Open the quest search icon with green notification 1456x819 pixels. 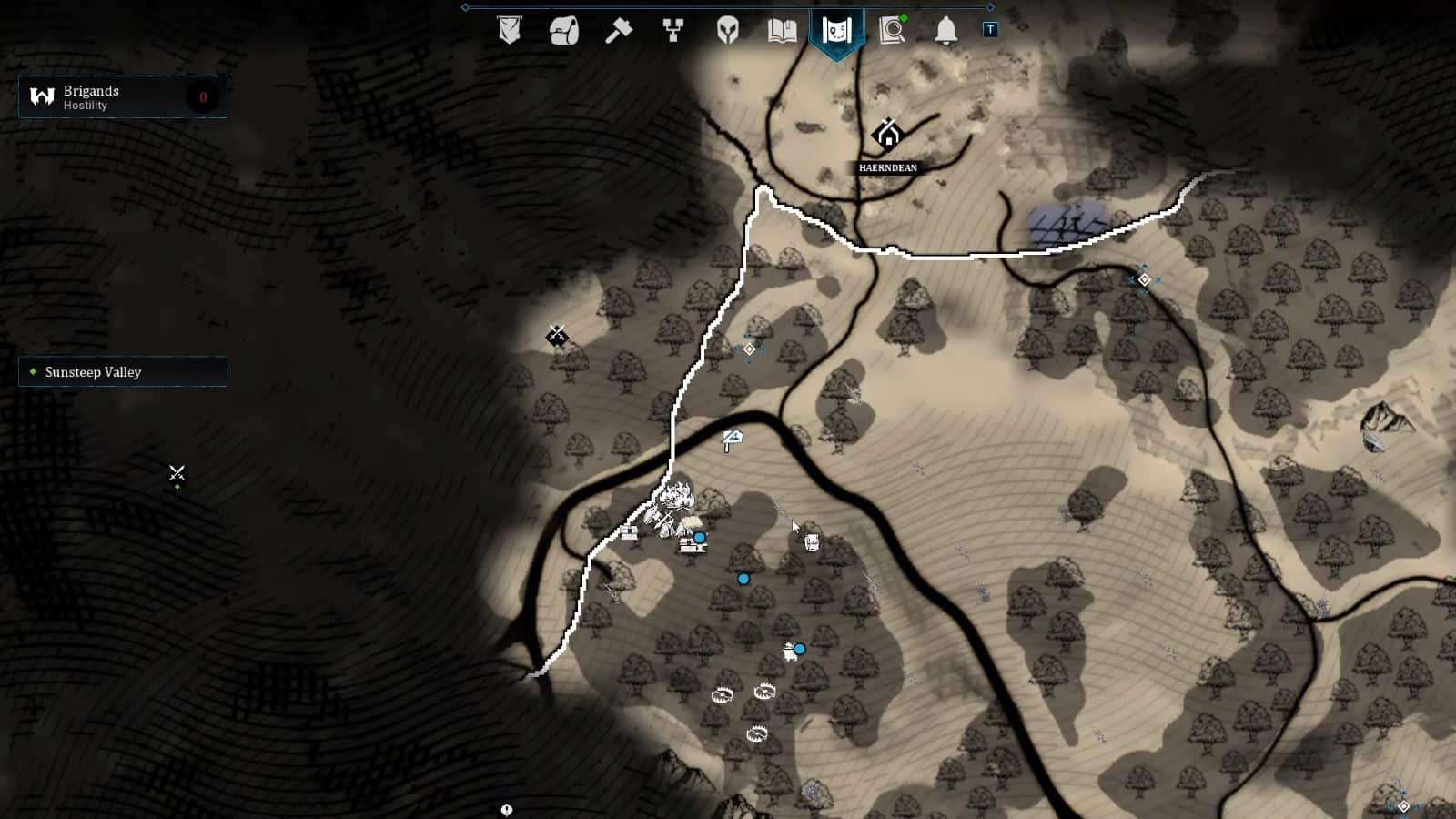[891, 30]
